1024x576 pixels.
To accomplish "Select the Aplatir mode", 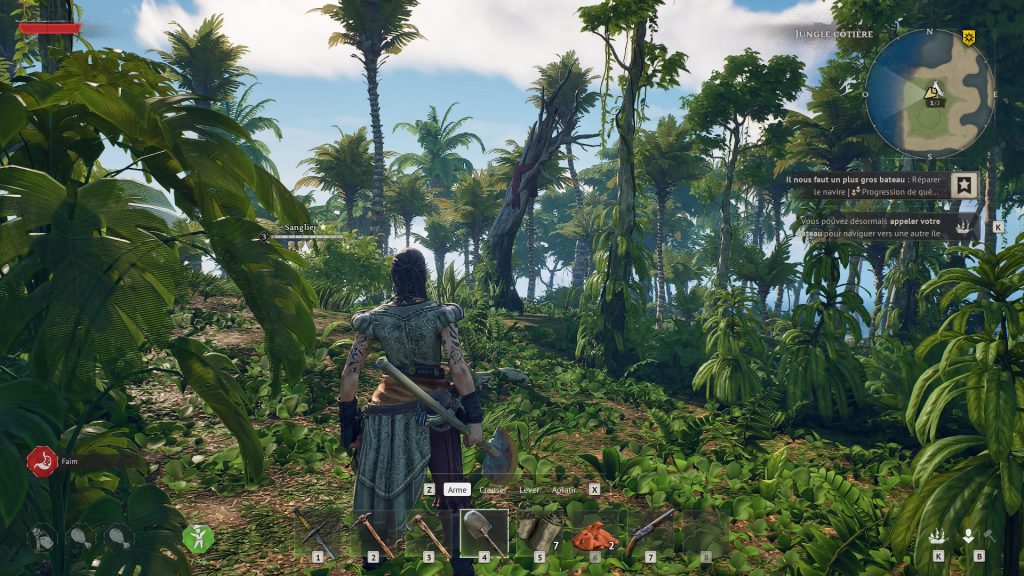I will (564, 490).
